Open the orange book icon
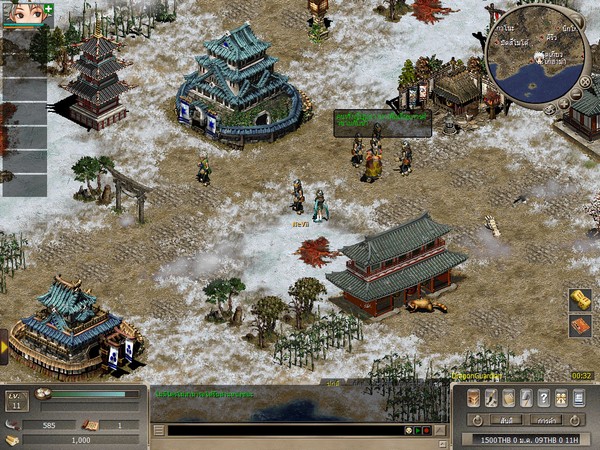Screen dimensions: 600x450 click(x=580, y=326)
